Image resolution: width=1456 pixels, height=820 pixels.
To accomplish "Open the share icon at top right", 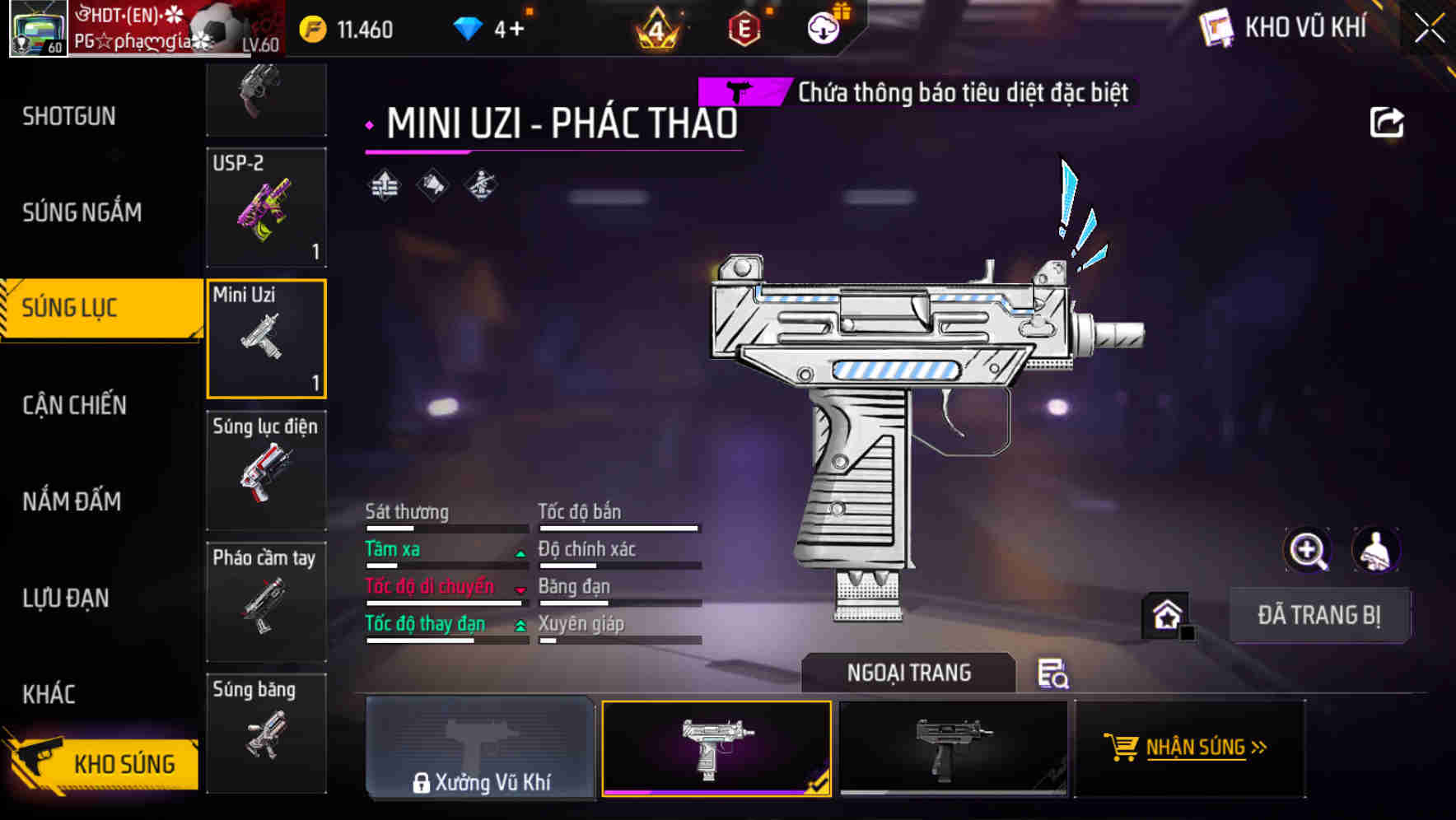I will point(1387,121).
